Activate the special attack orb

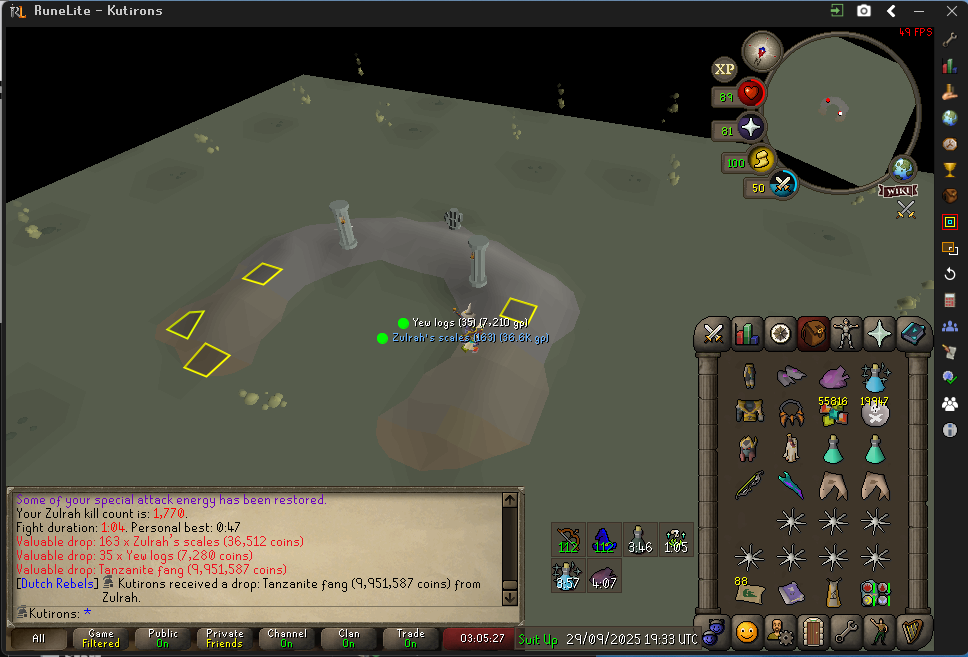[x=782, y=185]
